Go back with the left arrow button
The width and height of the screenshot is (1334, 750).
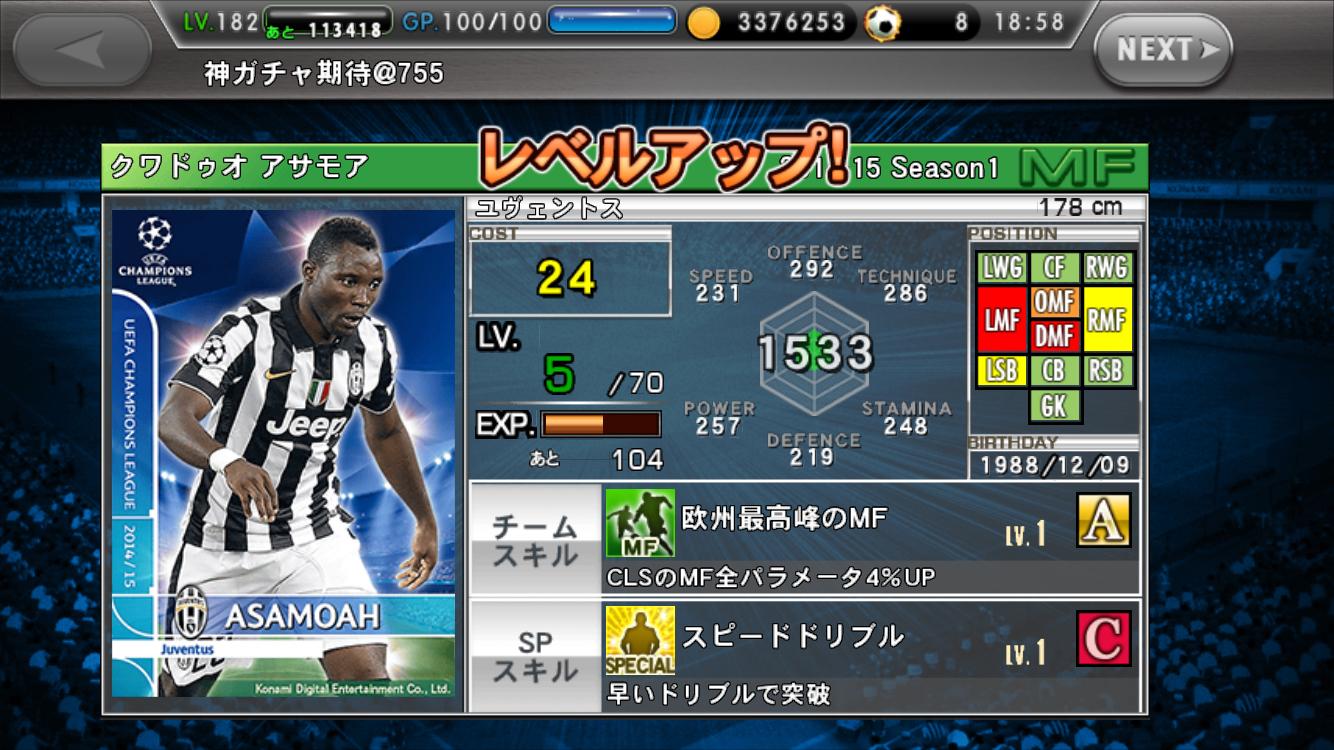coord(83,49)
